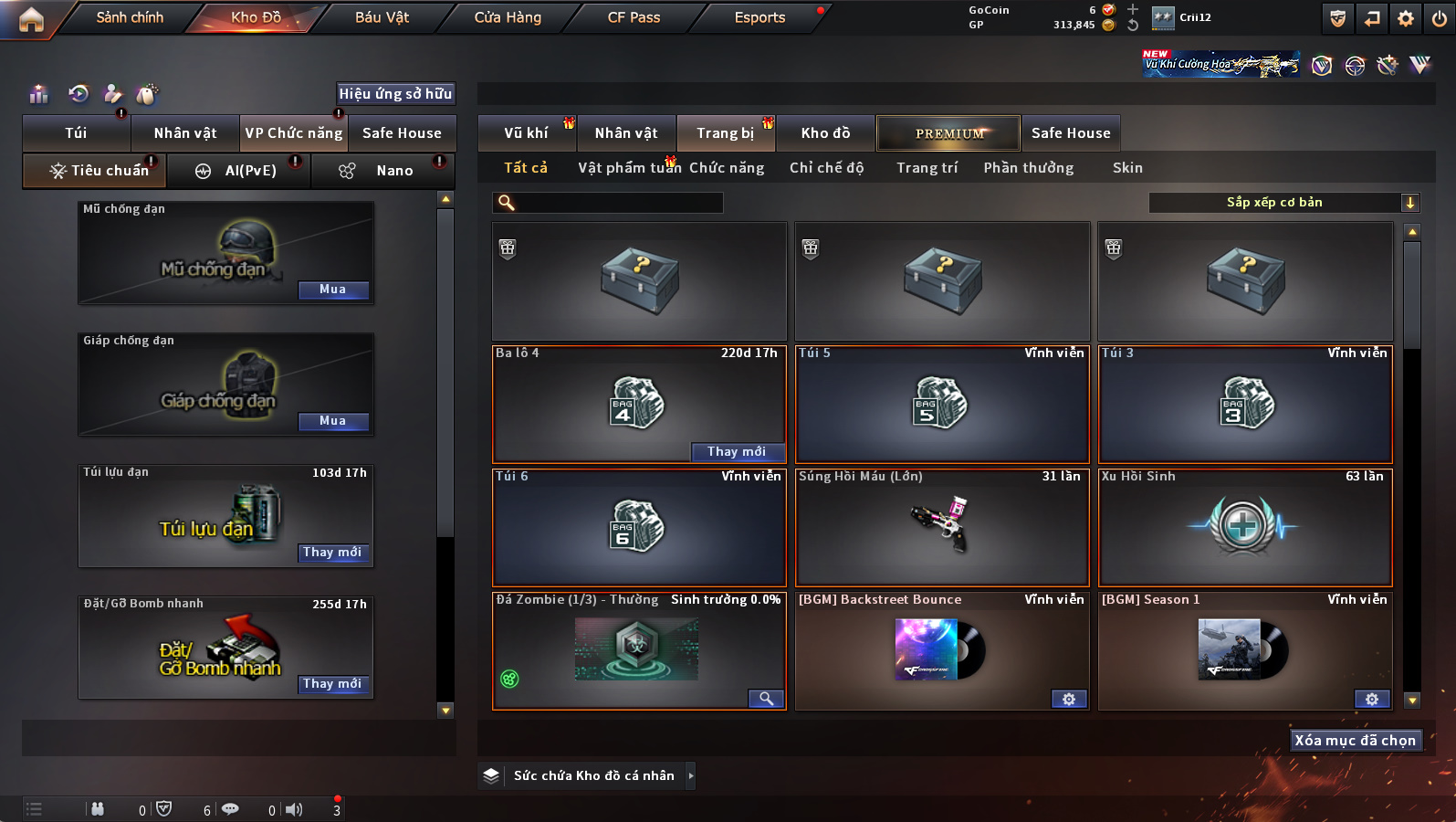Buy the Mũ chống đạn helmet

pyautogui.click(x=333, y=290)
